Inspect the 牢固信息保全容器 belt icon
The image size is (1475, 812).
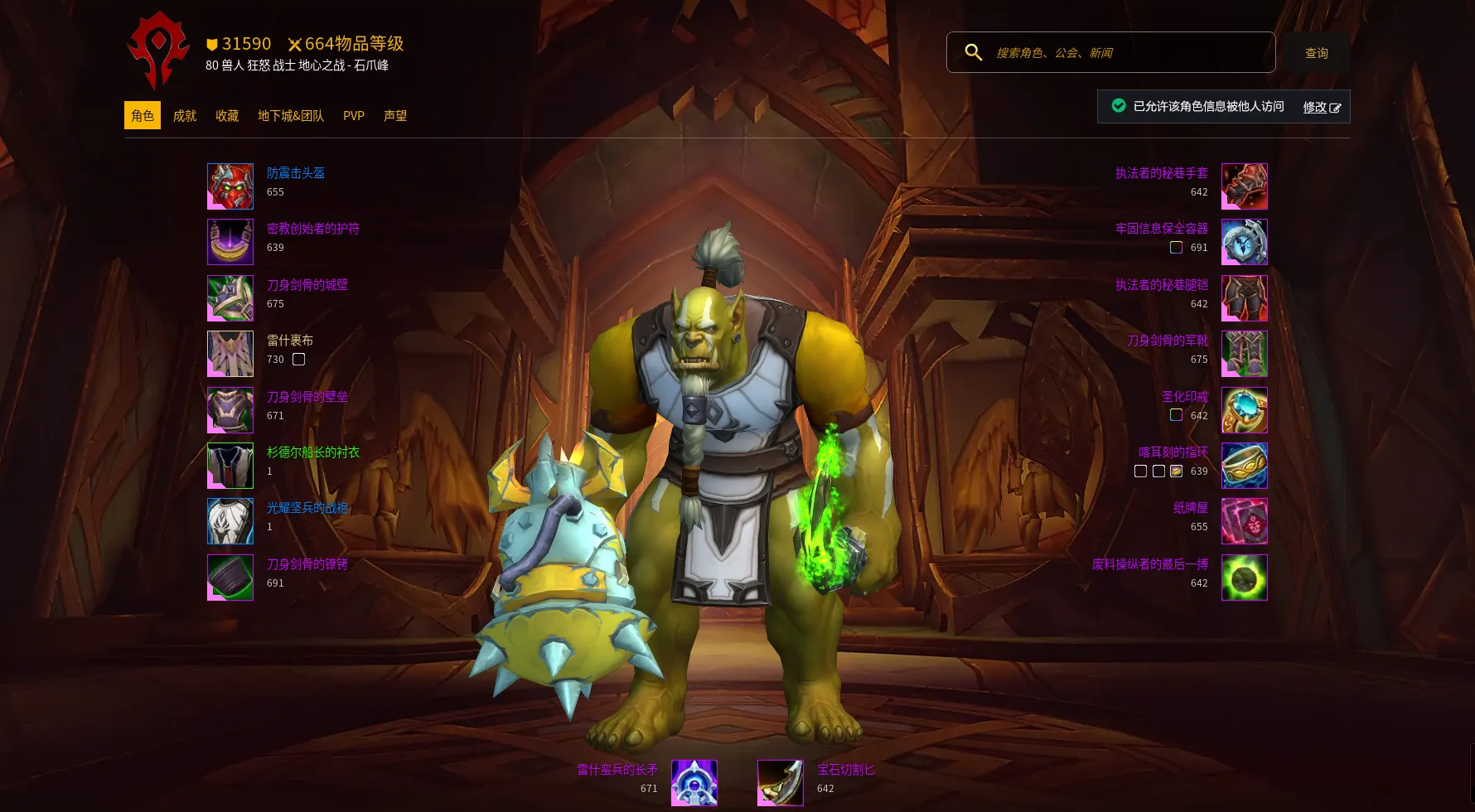click(x=1244, y=242)
